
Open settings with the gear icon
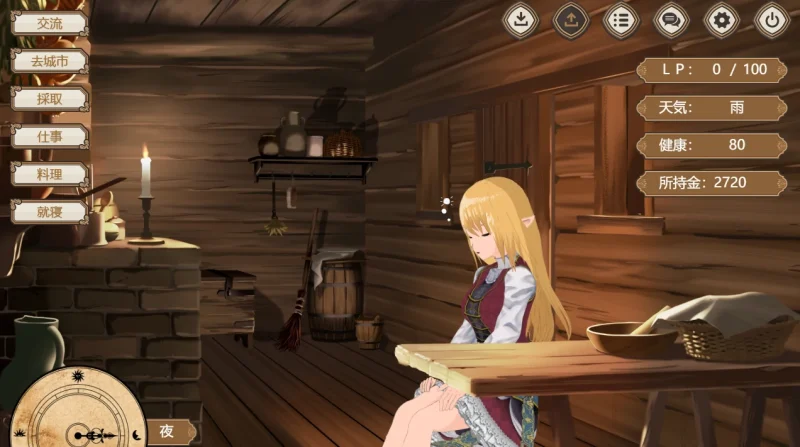point(722,19)
